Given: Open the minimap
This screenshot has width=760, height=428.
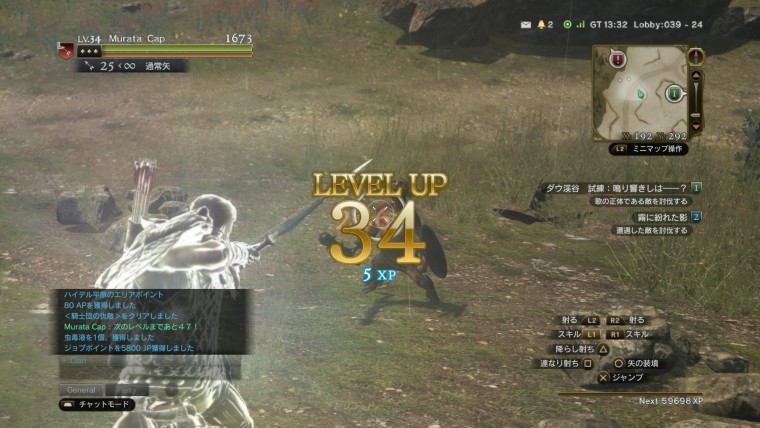Looking at the screenshot, I should click(x=640, y=91).
